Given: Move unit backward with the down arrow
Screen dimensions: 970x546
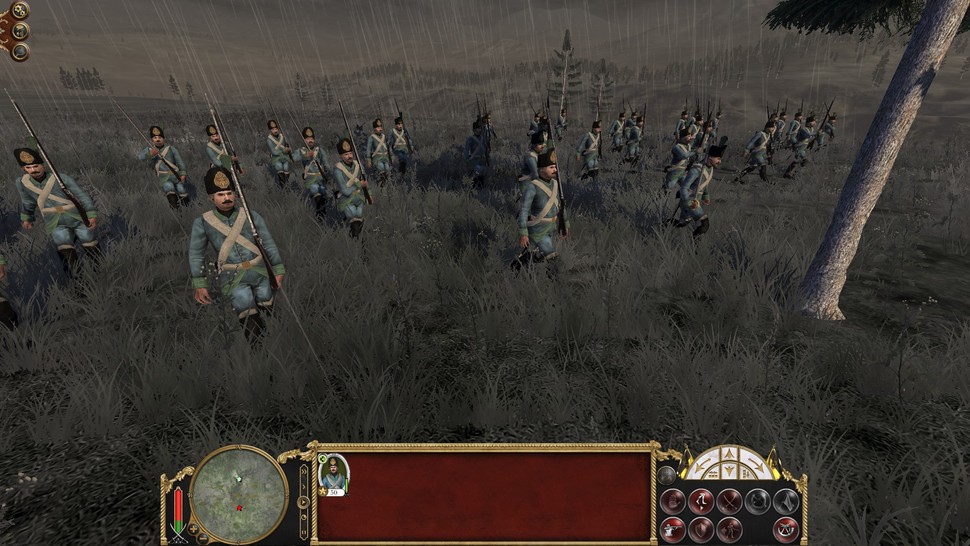Looking at the screenshot, I should (730, 473).
